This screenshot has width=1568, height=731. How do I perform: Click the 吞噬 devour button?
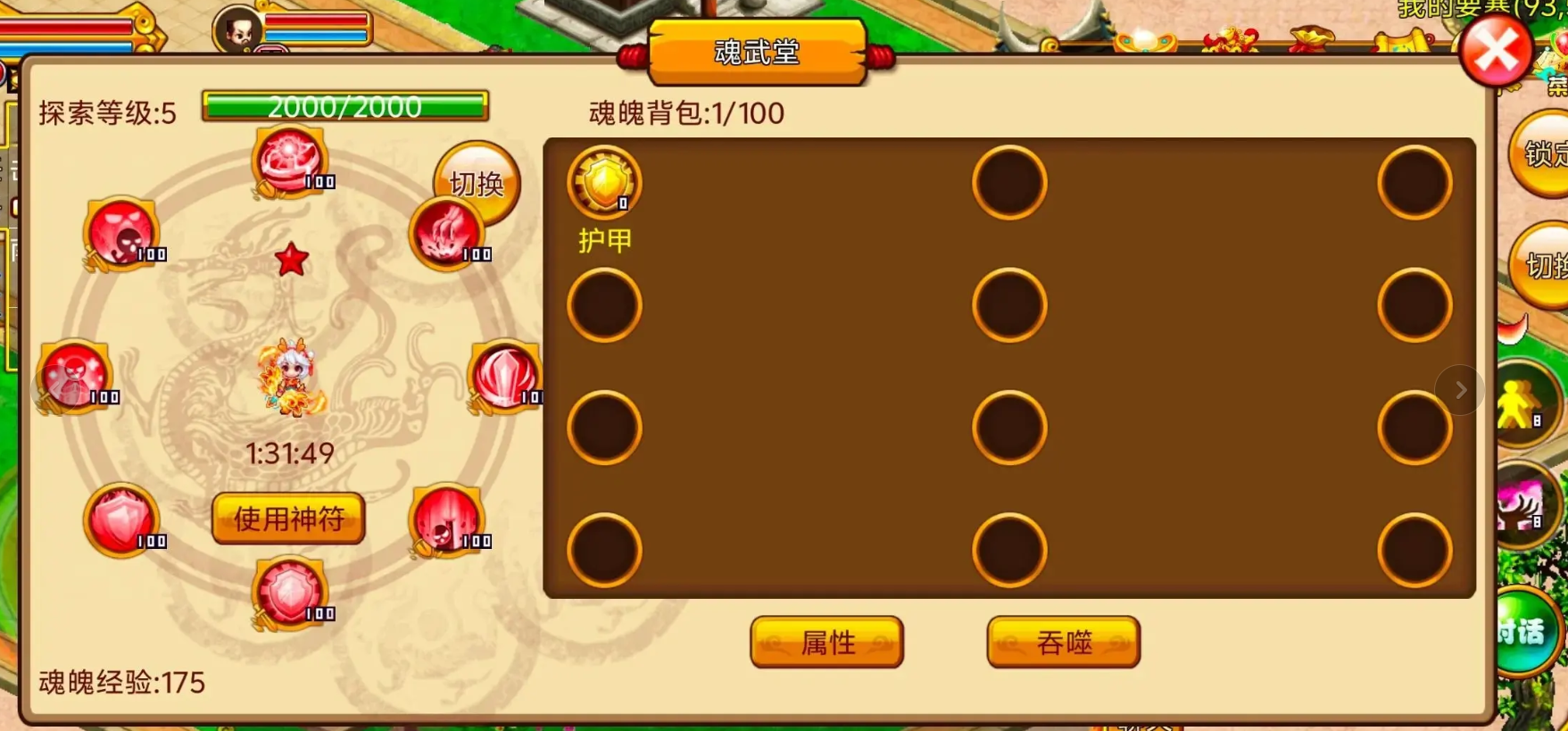1062,642
